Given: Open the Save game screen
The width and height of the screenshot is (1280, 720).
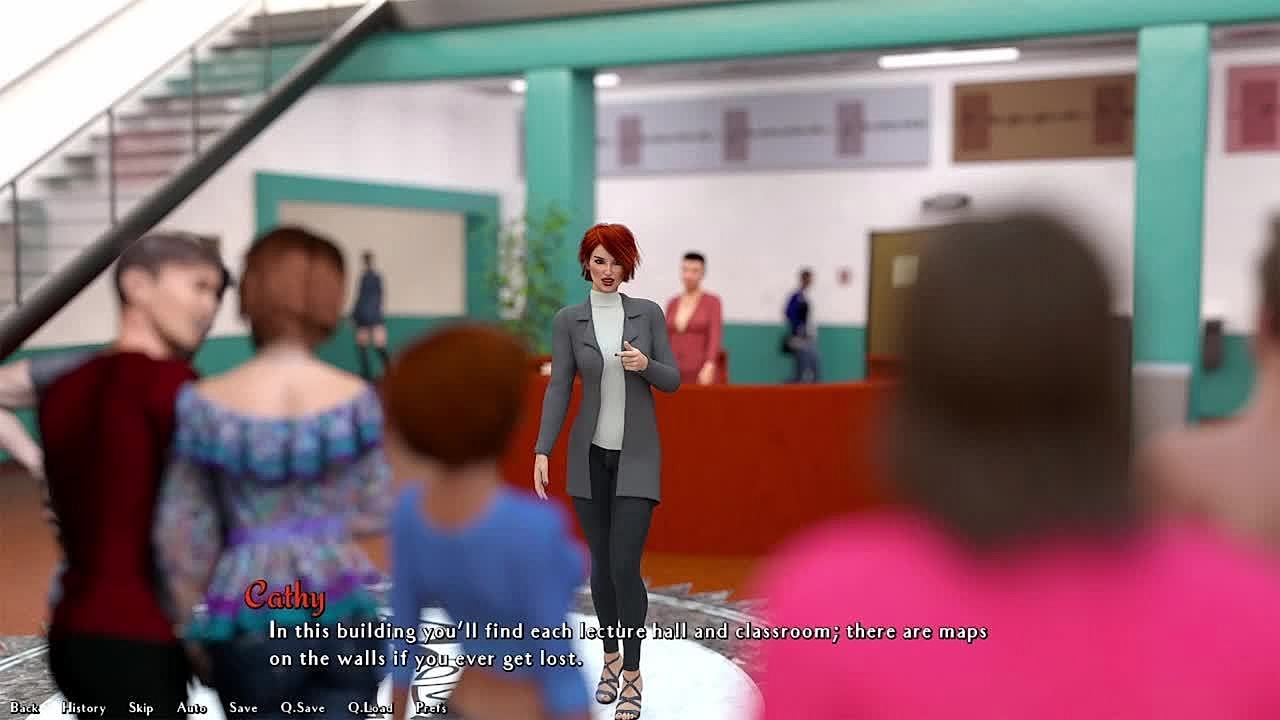Looking at the screenshot, I should coord(243,707).
